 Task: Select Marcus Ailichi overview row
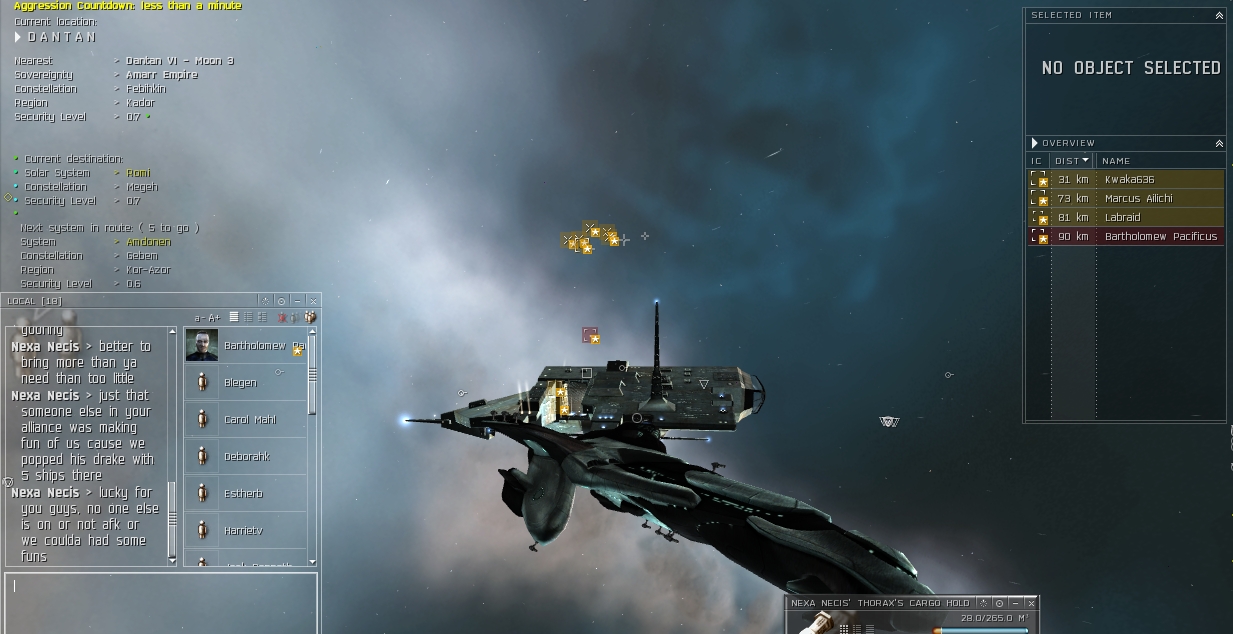1138,199
